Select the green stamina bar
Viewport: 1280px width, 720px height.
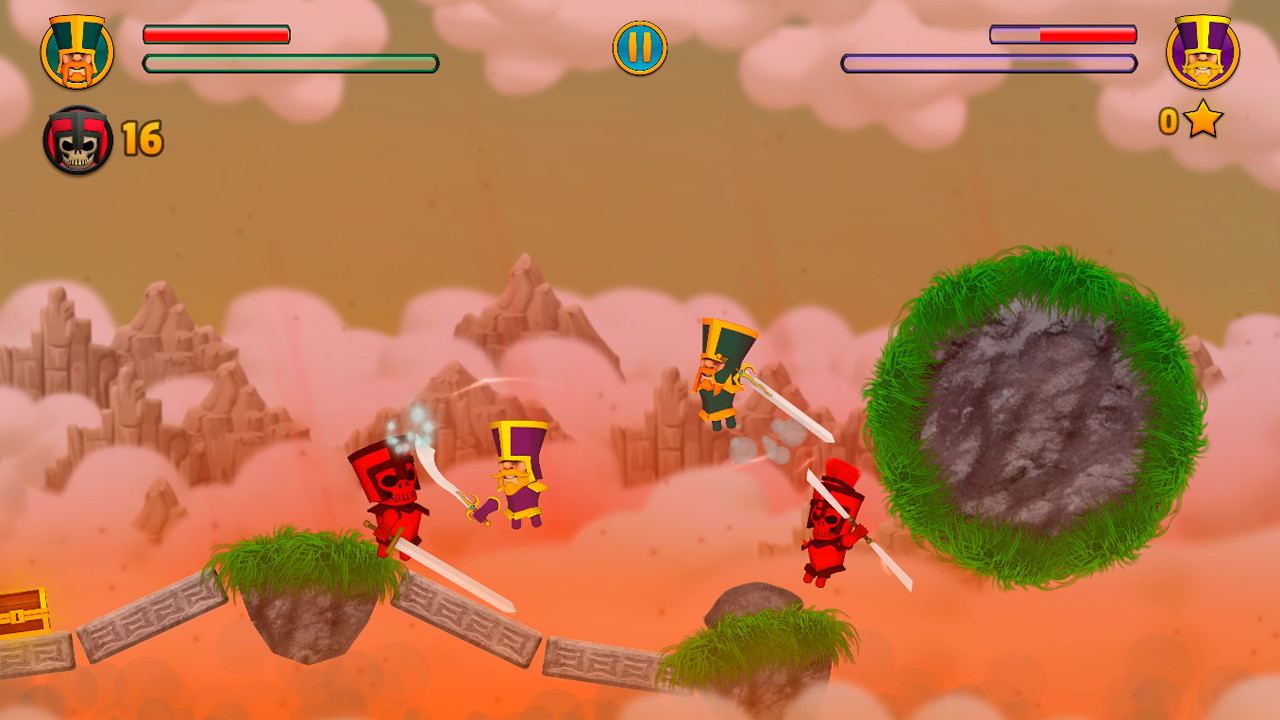pos(290,62)
